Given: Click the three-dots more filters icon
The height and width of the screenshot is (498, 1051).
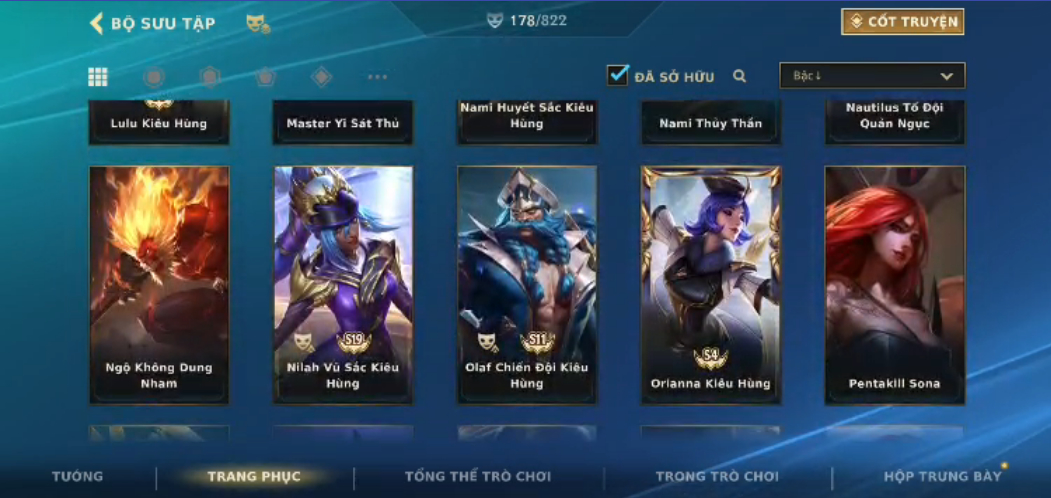Looking at the screenshot, I should 377,77.
